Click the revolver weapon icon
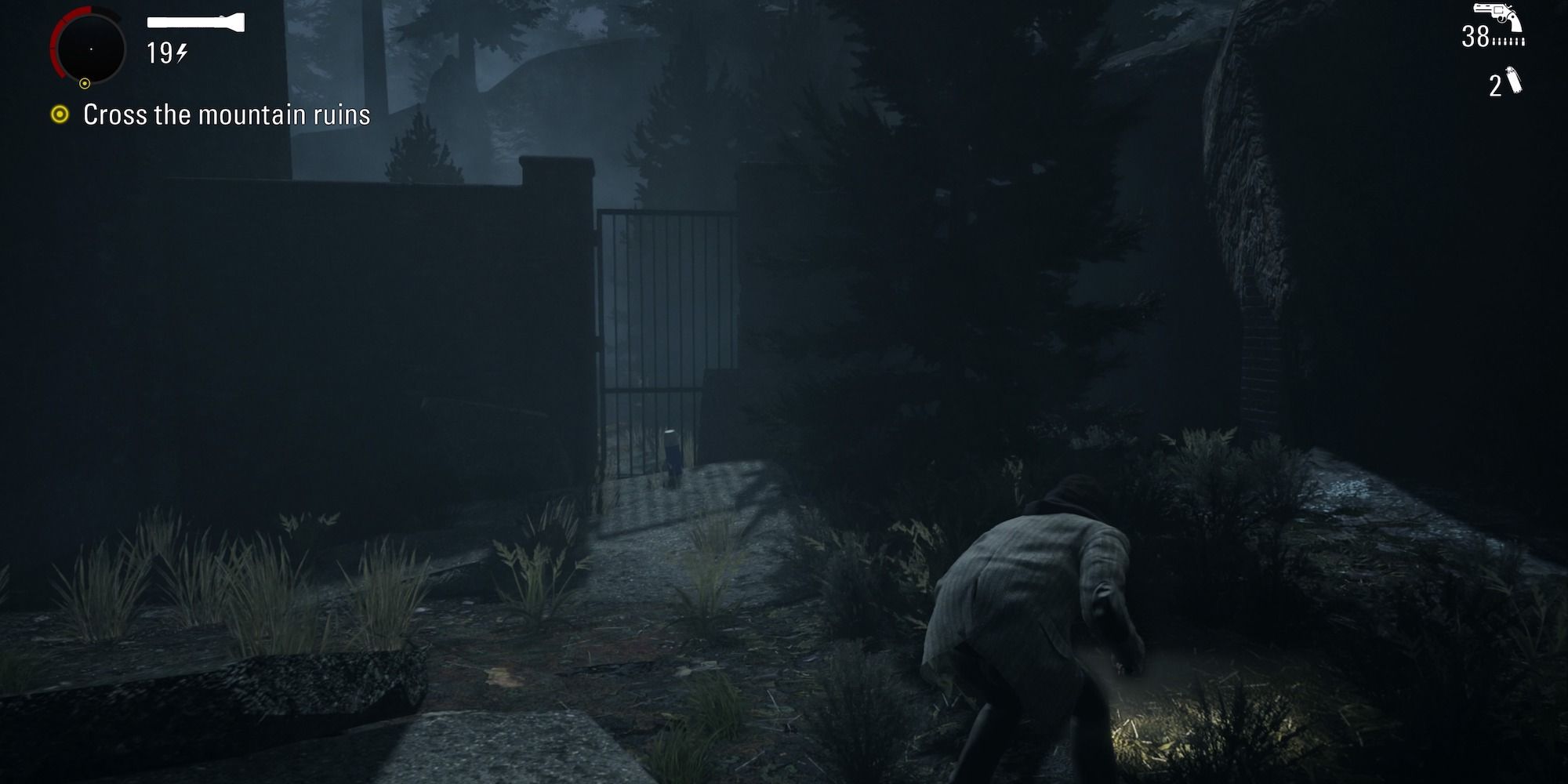 tap(1496, 13)
